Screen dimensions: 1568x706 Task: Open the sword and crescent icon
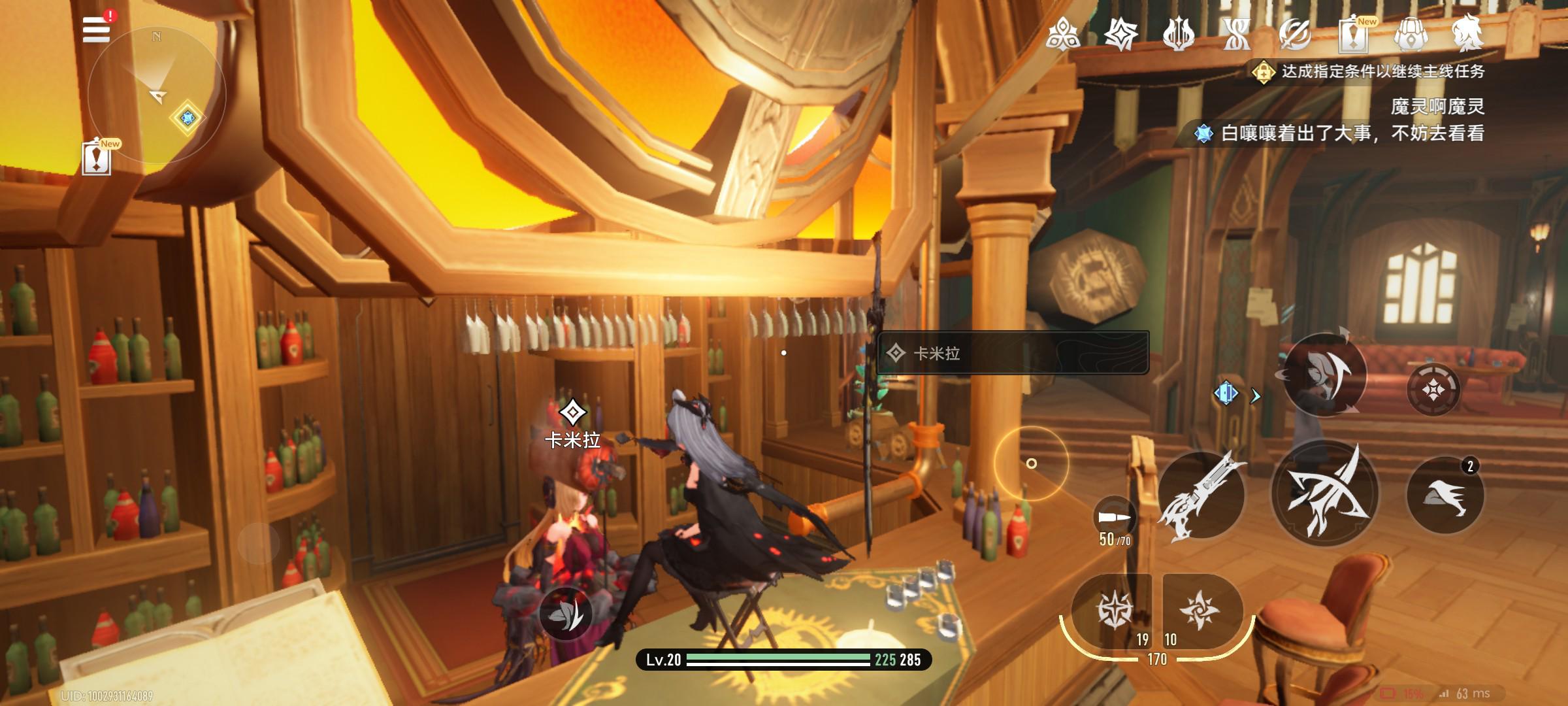pos(1295,33)
